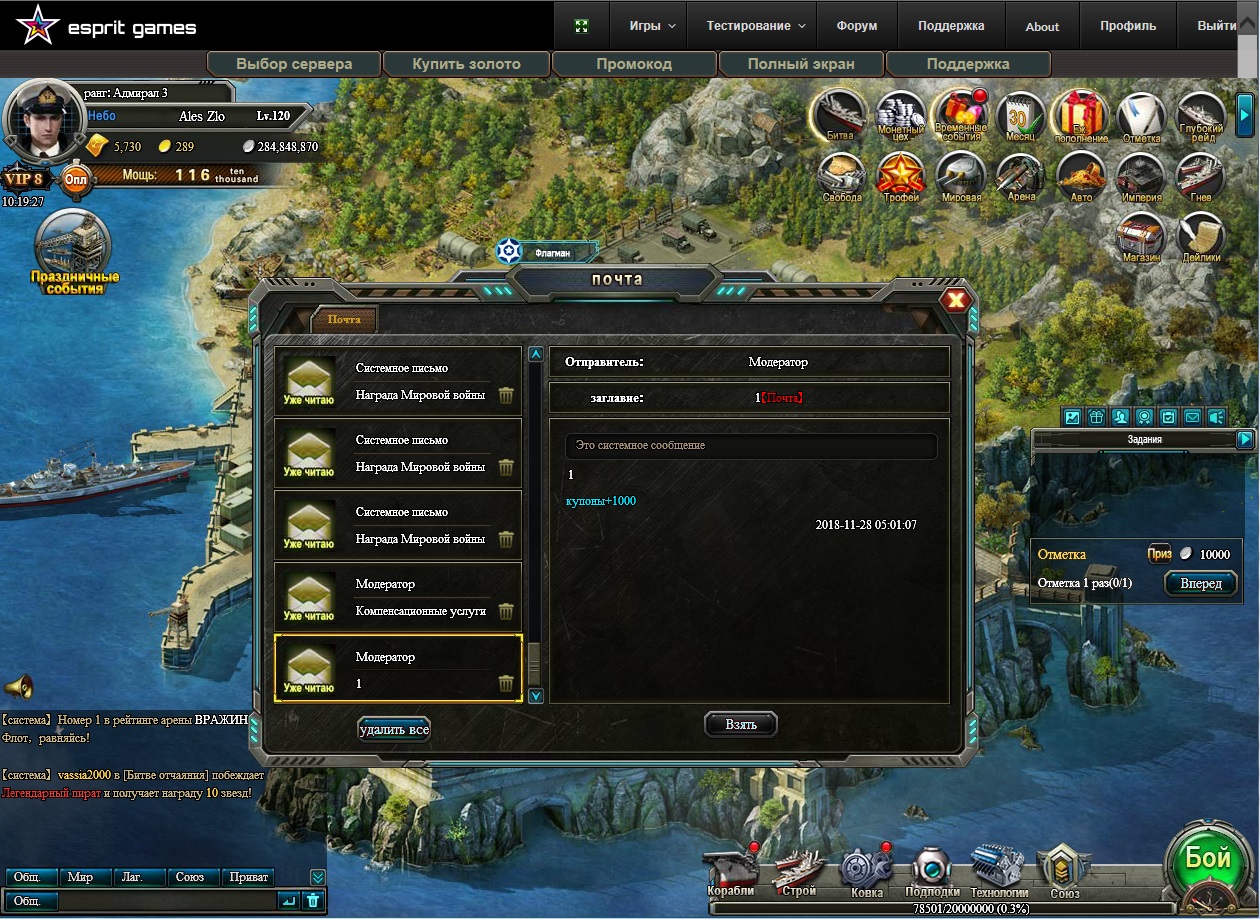The height and width of the screenshot is (919, 1260).
Task: Open the Корабли ships menu
Action: click(x=731, y=869)
